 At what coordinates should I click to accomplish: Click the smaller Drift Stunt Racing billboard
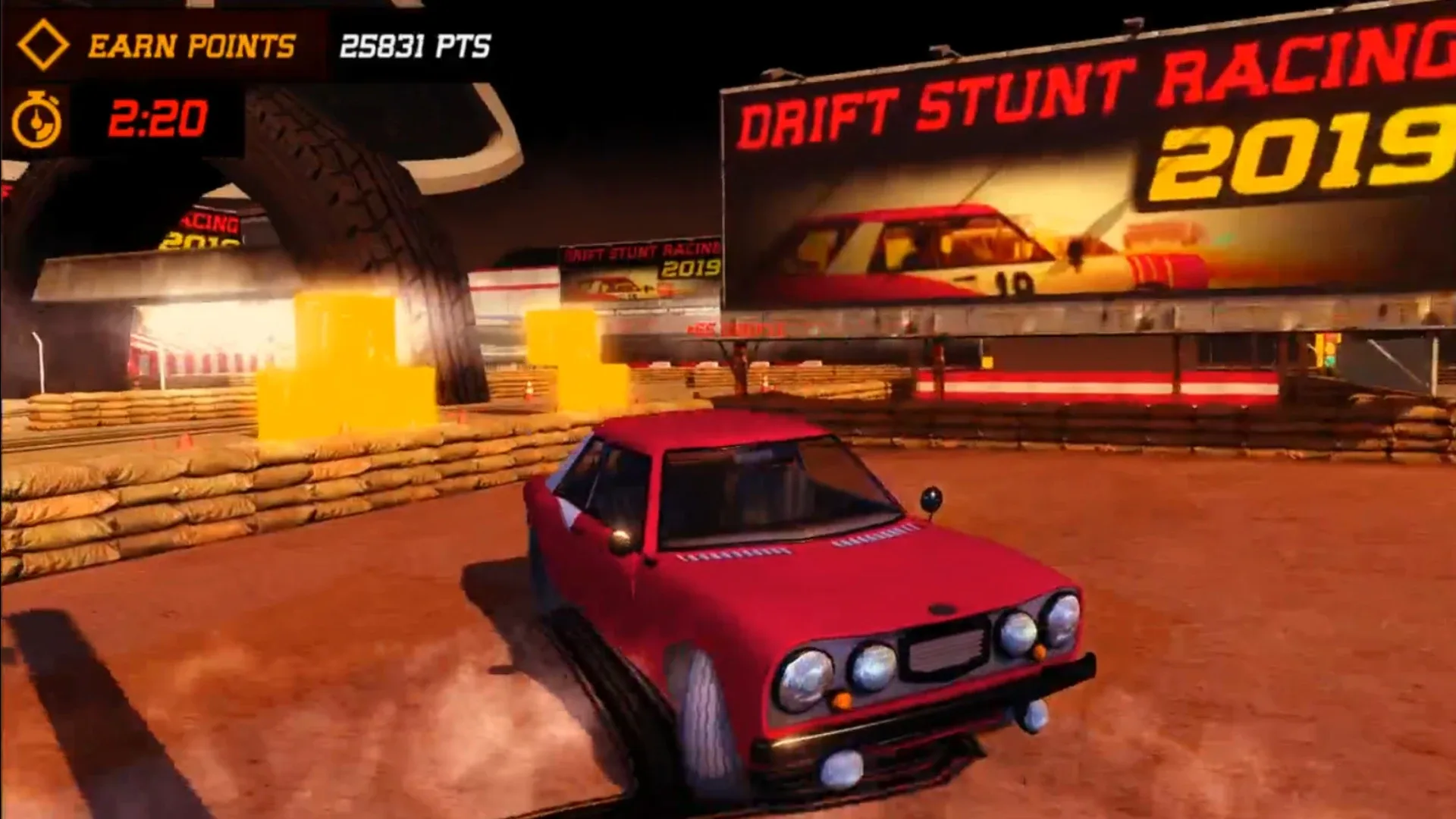tap(641, 269)
